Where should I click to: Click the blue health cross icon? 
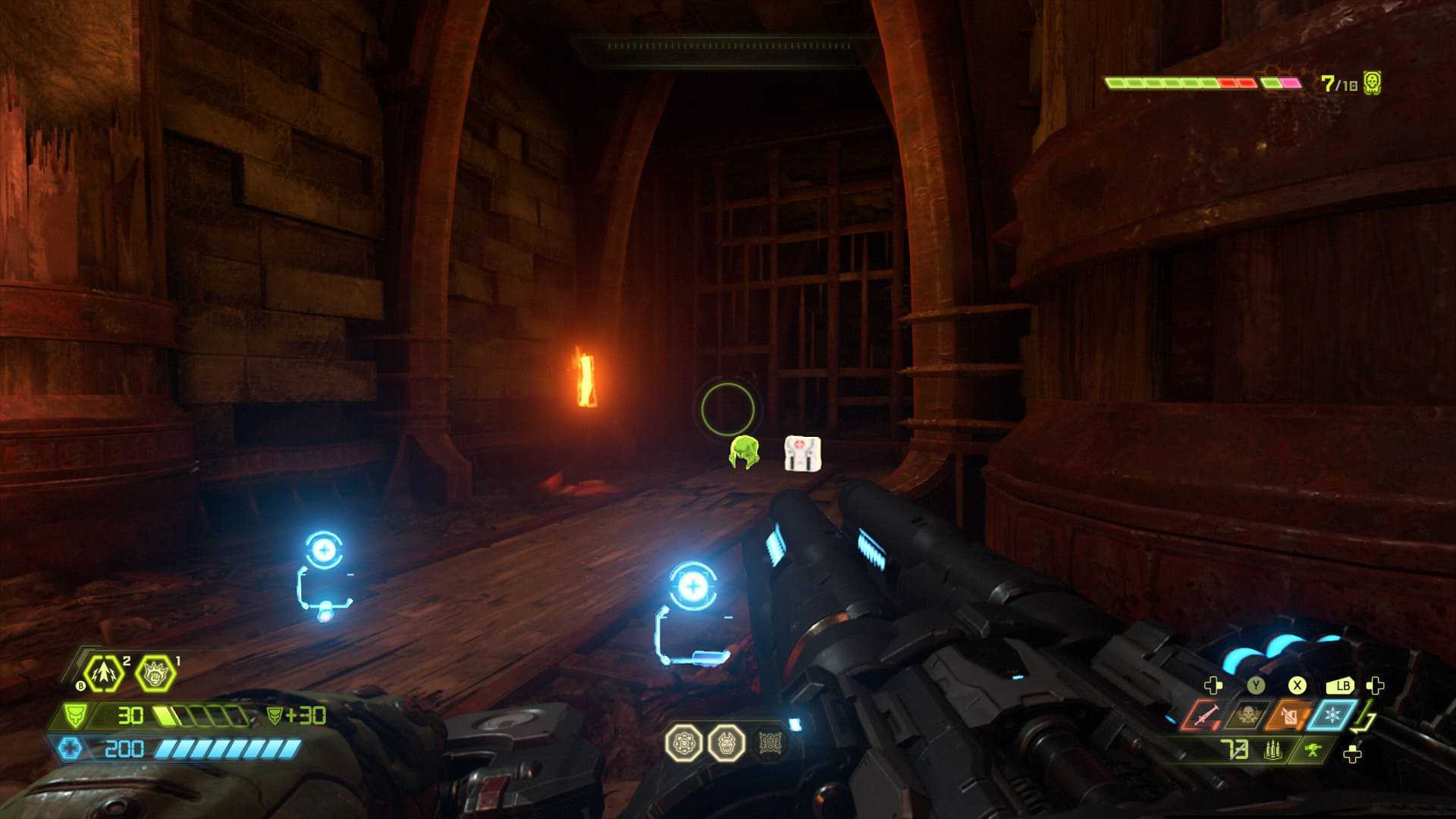[x=70, y=749]
